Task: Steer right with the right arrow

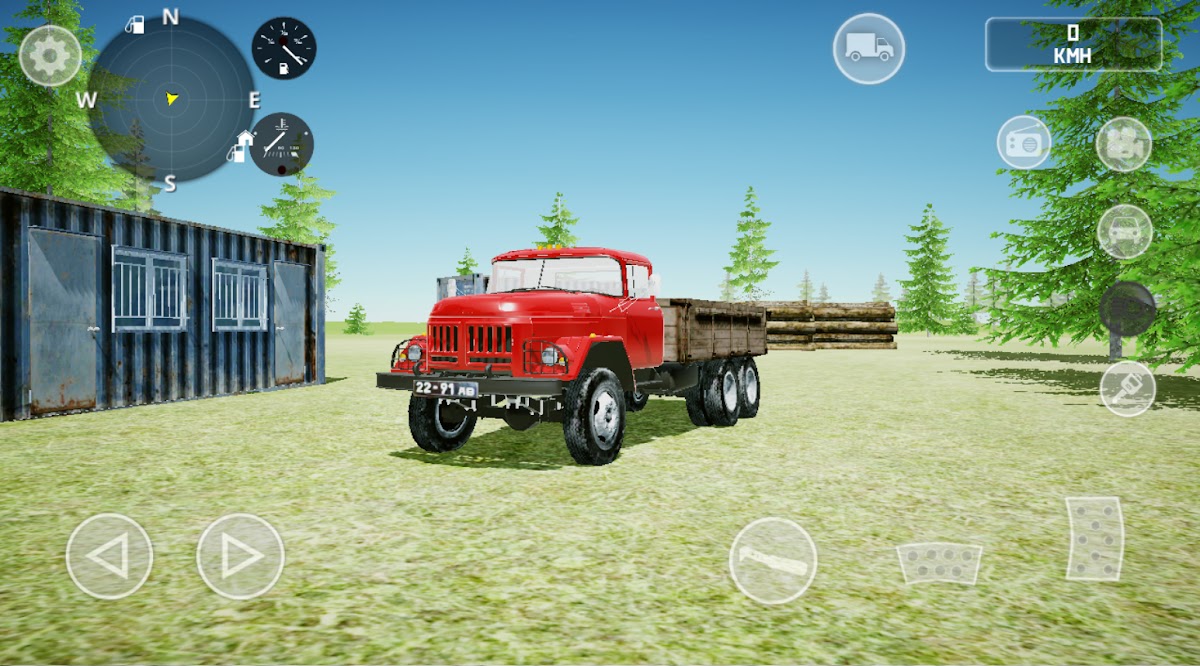Action: 240,556
